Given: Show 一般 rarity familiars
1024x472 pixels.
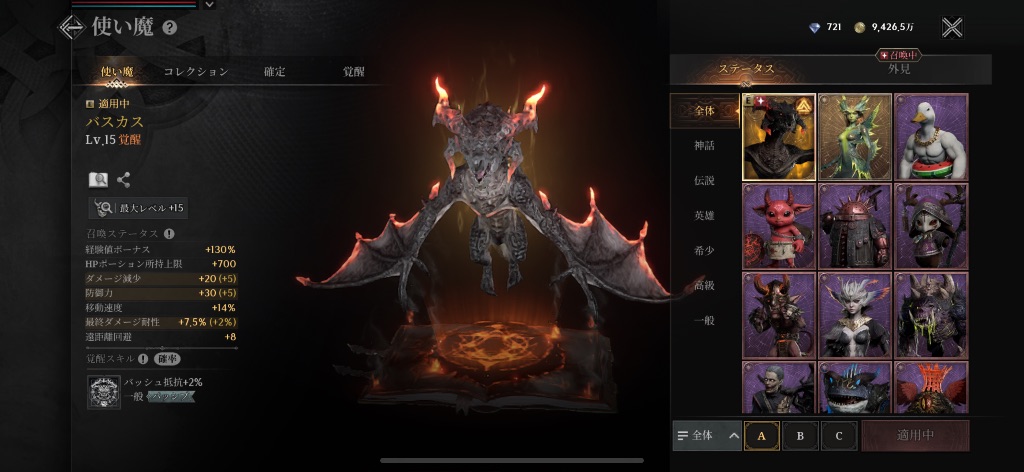Looking at the screenshot, I should point(705,319).
